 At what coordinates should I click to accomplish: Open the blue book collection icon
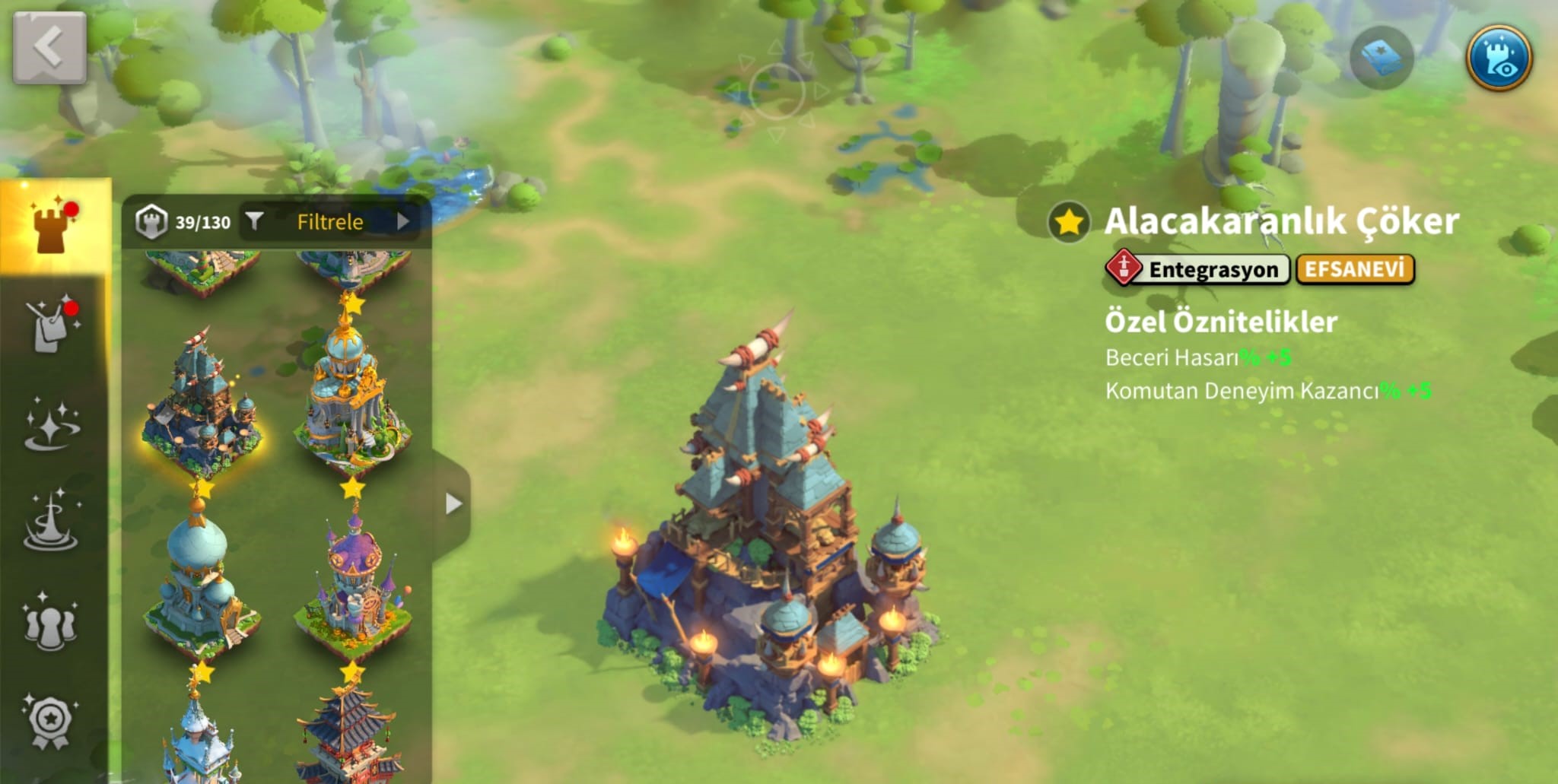pyautogui.click(x=1381, y=59)
